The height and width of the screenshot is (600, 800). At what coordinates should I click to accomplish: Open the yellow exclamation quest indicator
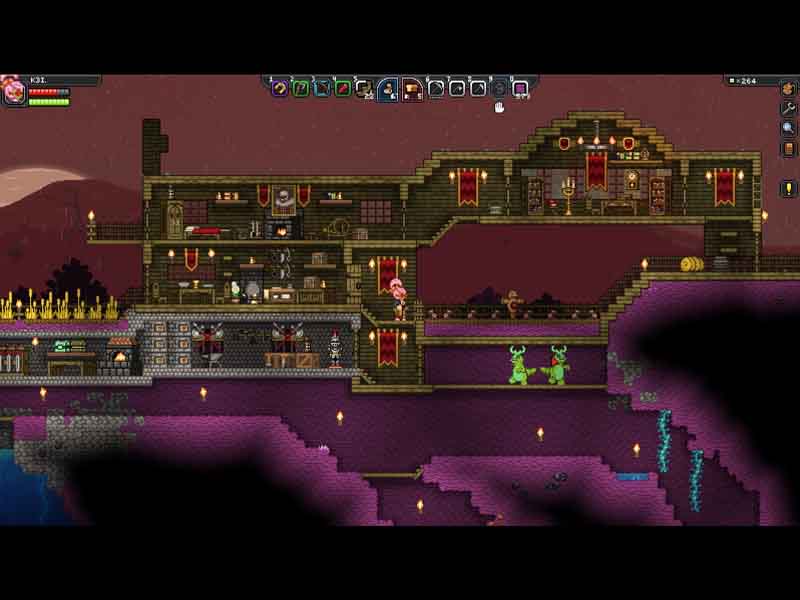(x=789, y=188)
